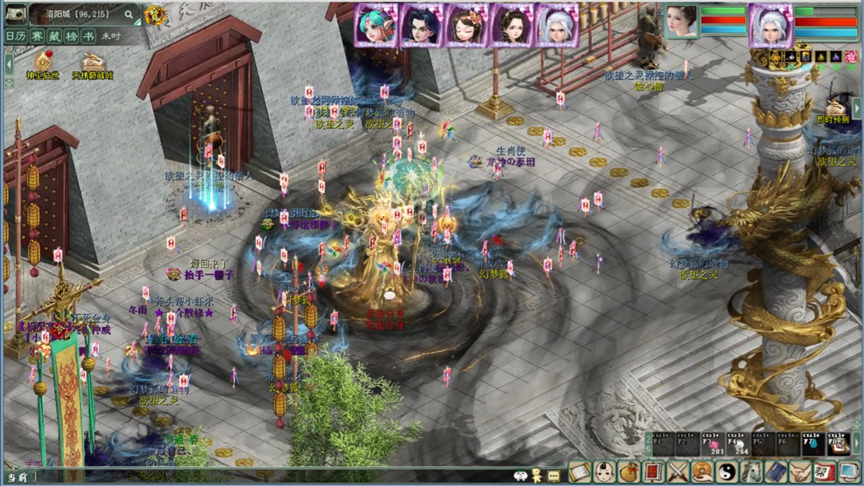Click the 赛 competition button
This screenshot has height=486, width=864.
point(37,35)
